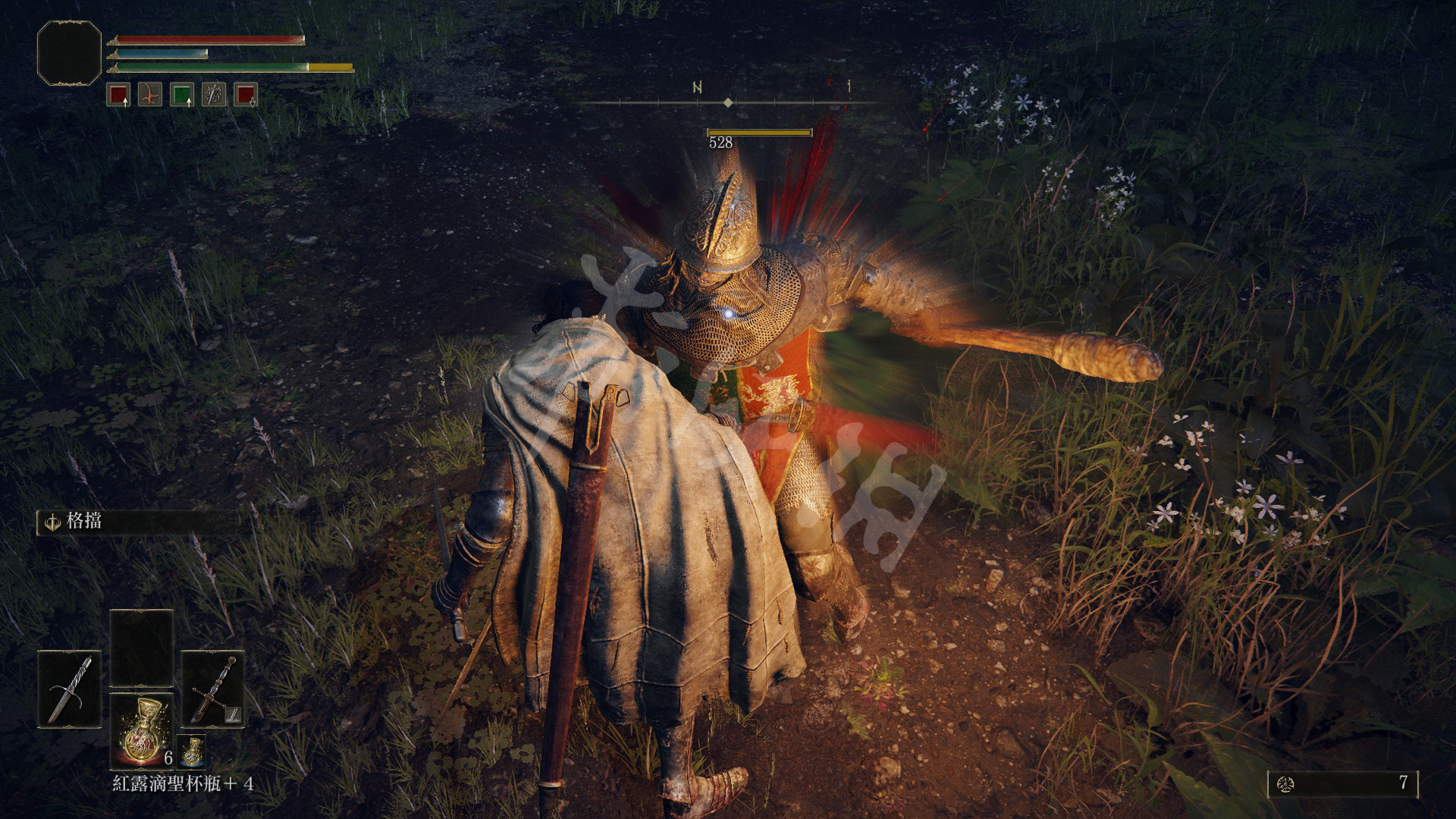Viewport: 1456px width, 819px height.
Task: Select the left-hand parrying dagger slot
Action: 70,689
